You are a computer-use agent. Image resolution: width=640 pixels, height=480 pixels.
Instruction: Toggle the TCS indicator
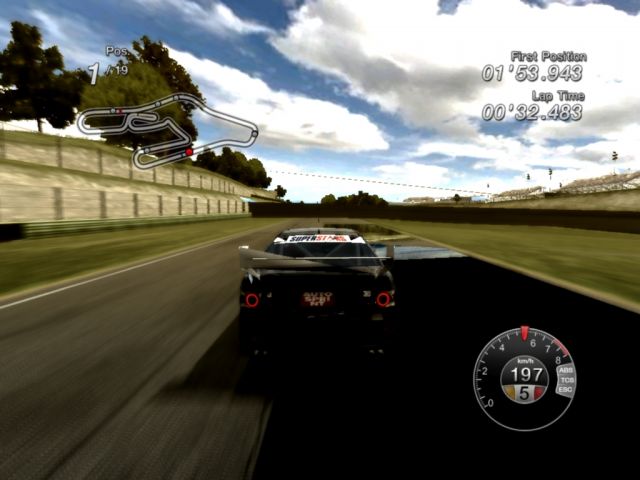(x=567, y=380)
